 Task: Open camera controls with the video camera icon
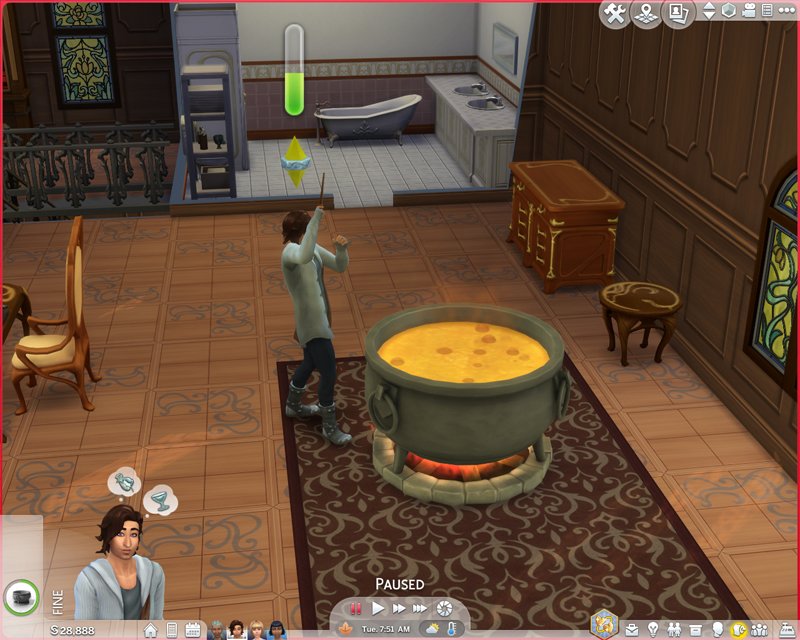[x=749, y=11]
